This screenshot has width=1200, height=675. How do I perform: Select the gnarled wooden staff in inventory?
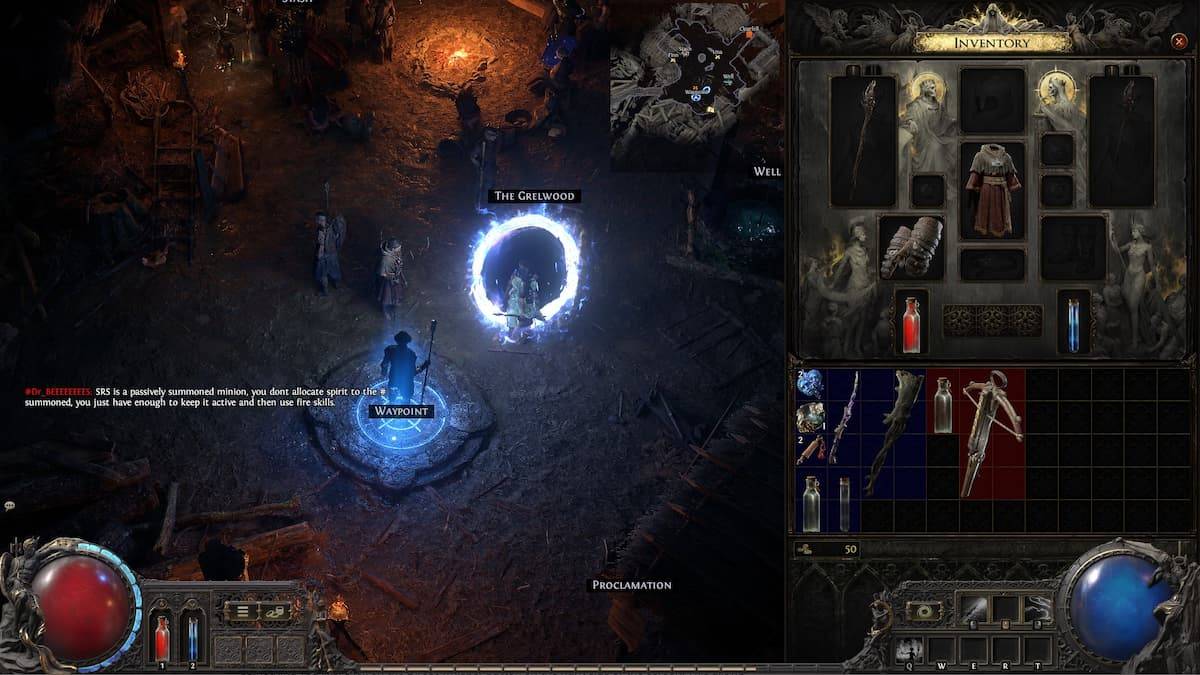click(894, 430)
